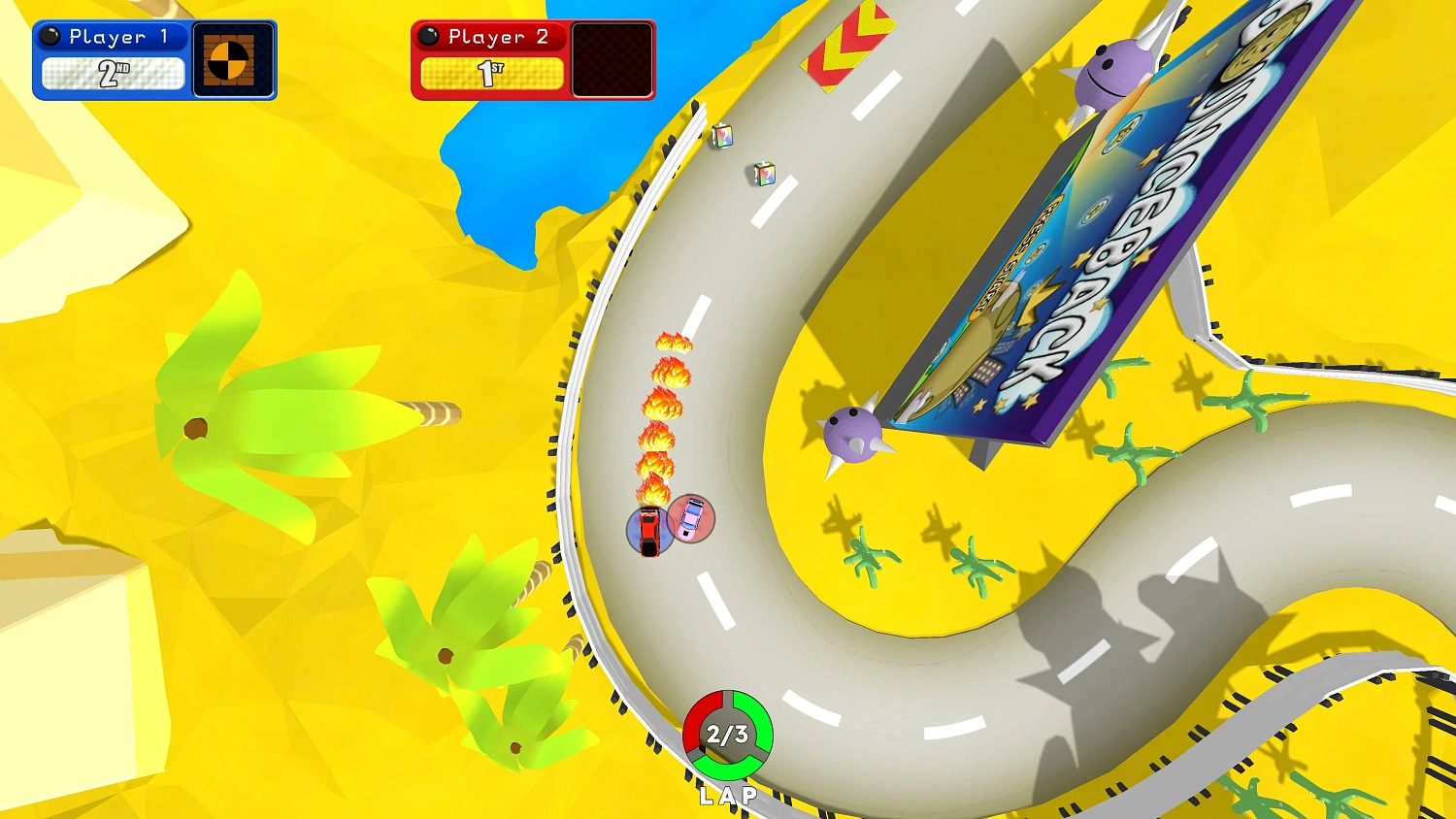This screenshot has height=819, width=1456.
Task: Click the 2/3 lap progress ring
Action: point(729,736)
